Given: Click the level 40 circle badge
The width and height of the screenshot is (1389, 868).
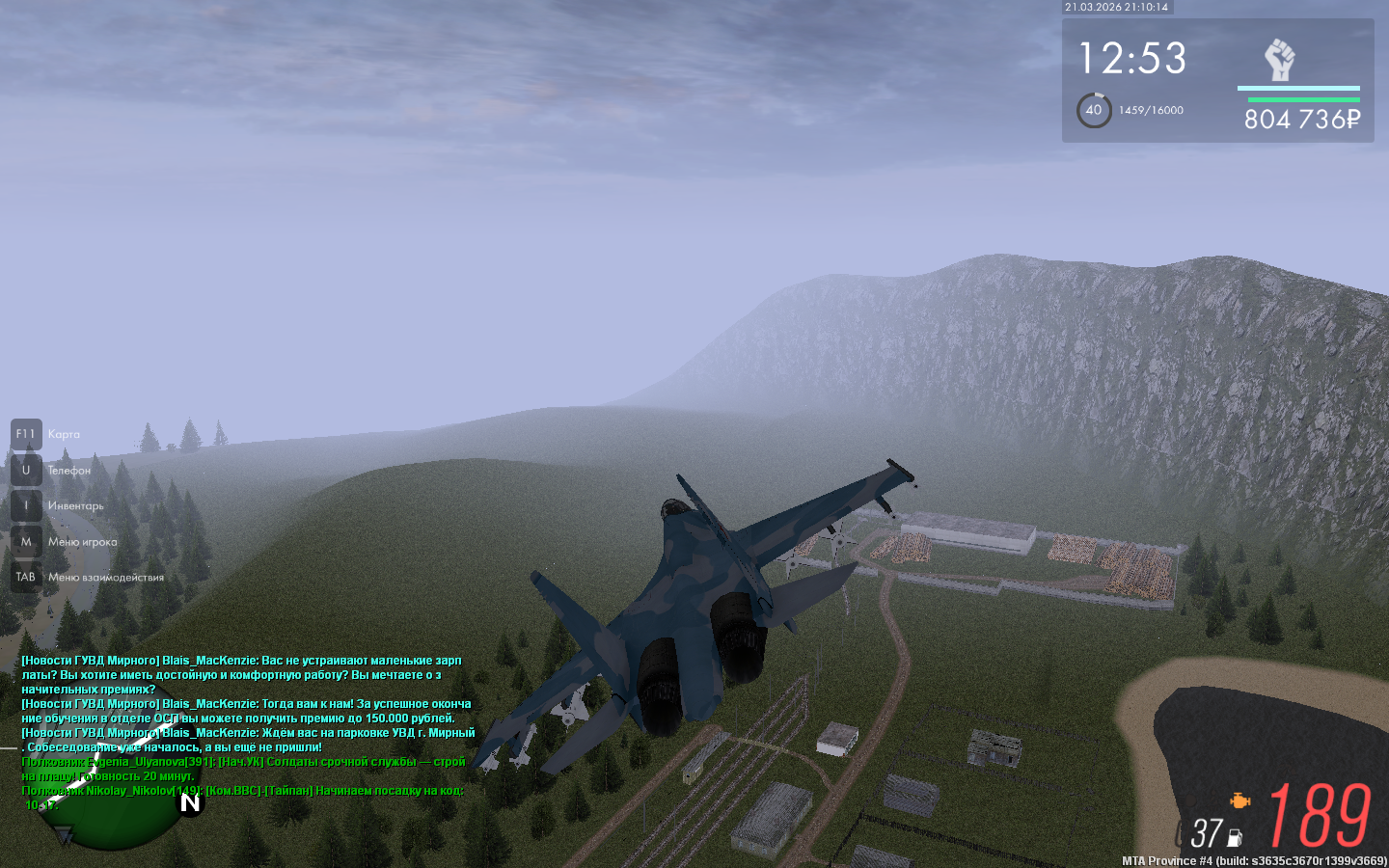Looking at the screenshot, I should click(1094, 110).
